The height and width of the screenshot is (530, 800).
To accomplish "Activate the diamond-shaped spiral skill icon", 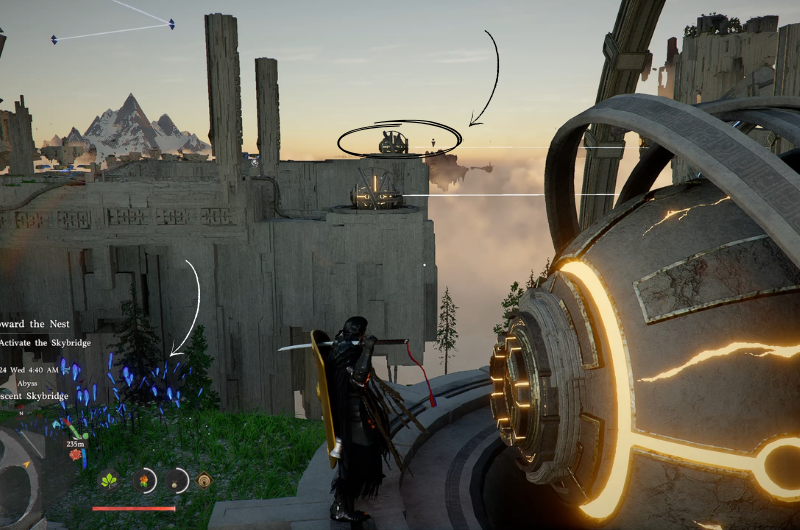I will tap(204, 480).
